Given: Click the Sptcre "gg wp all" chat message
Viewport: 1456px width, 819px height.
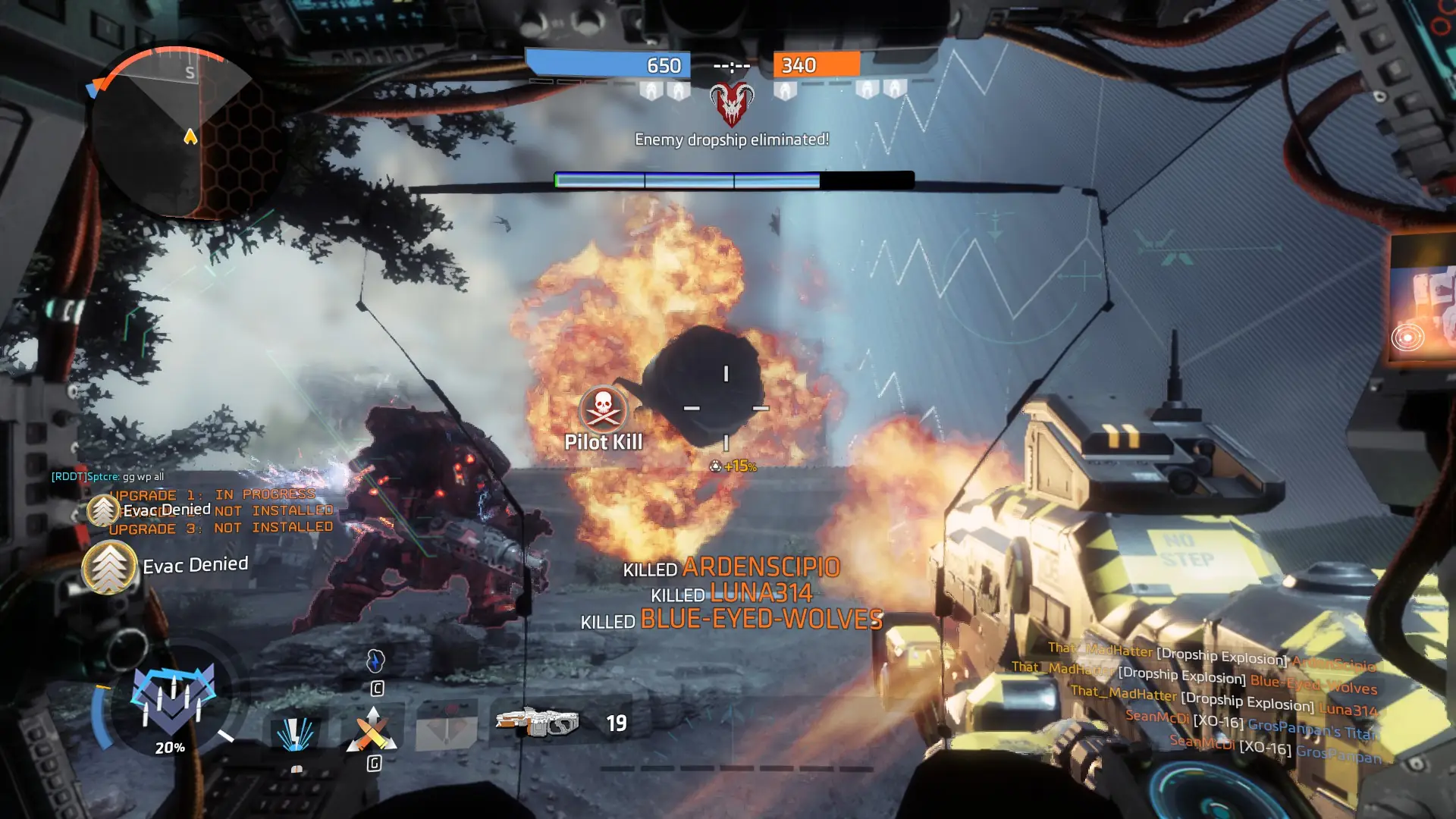Looking at the screenshot, I should pos(108,476).
